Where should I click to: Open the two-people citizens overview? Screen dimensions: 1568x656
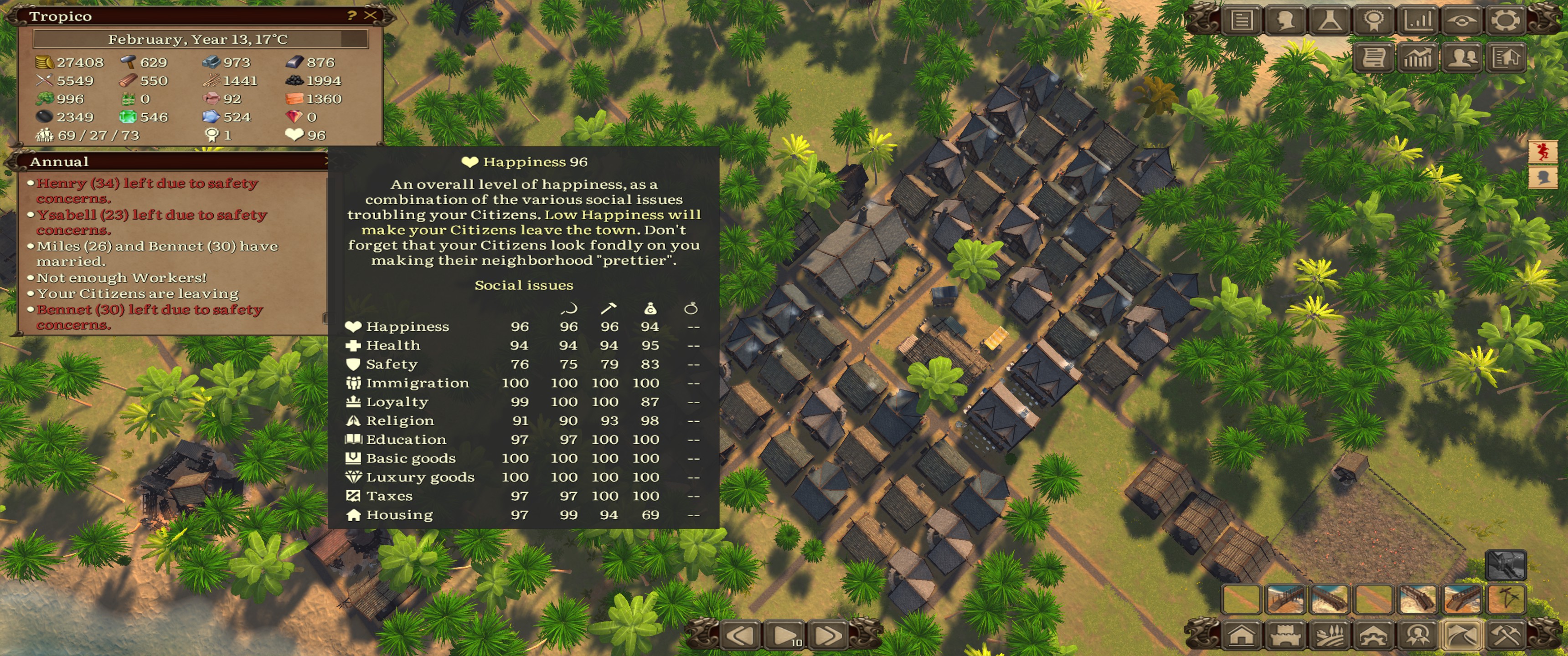pyautogui.click(x=1462, y=58)
